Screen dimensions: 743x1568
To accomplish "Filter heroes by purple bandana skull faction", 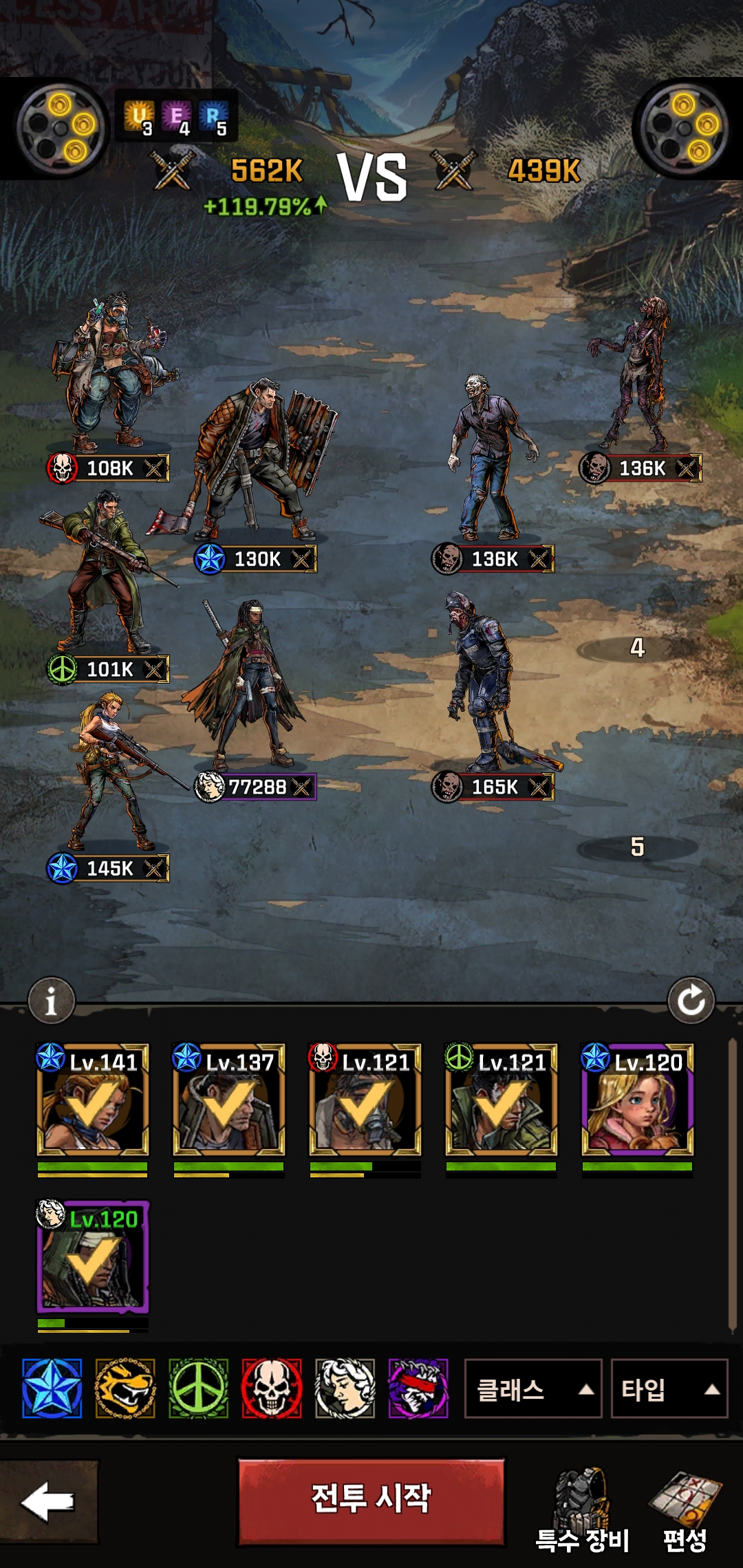I will pos(418,1389).
